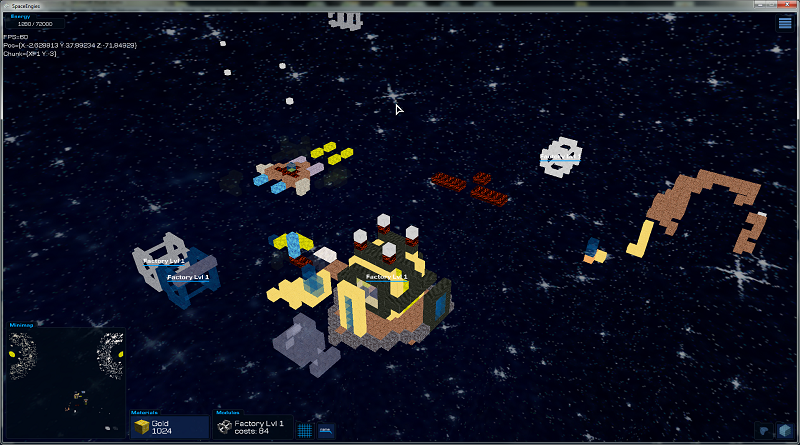800x445 pixels.
Task: Select the blue blob shape icon
Action: pos(764,431)
